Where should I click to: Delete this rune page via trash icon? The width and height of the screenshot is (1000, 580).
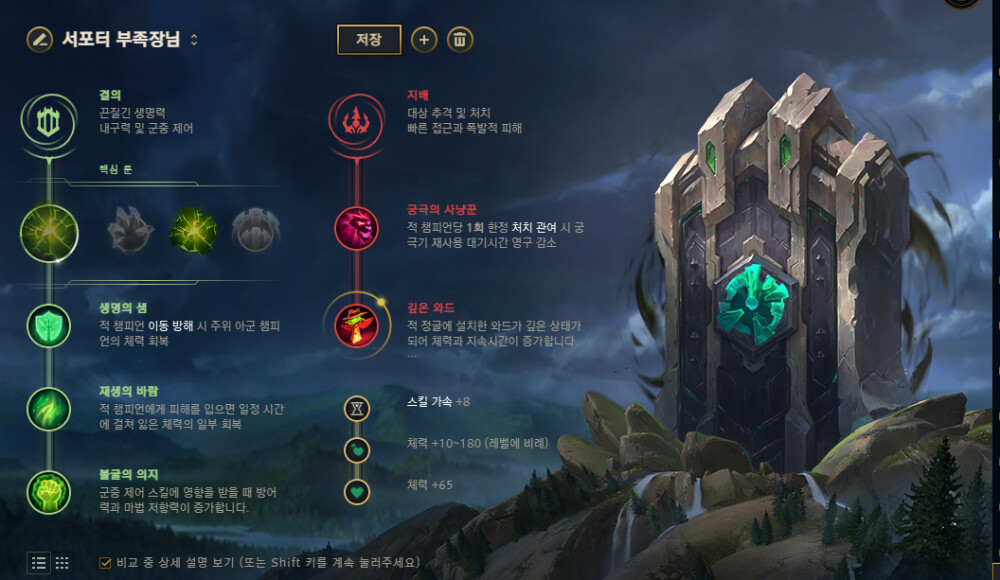point(460,39)
